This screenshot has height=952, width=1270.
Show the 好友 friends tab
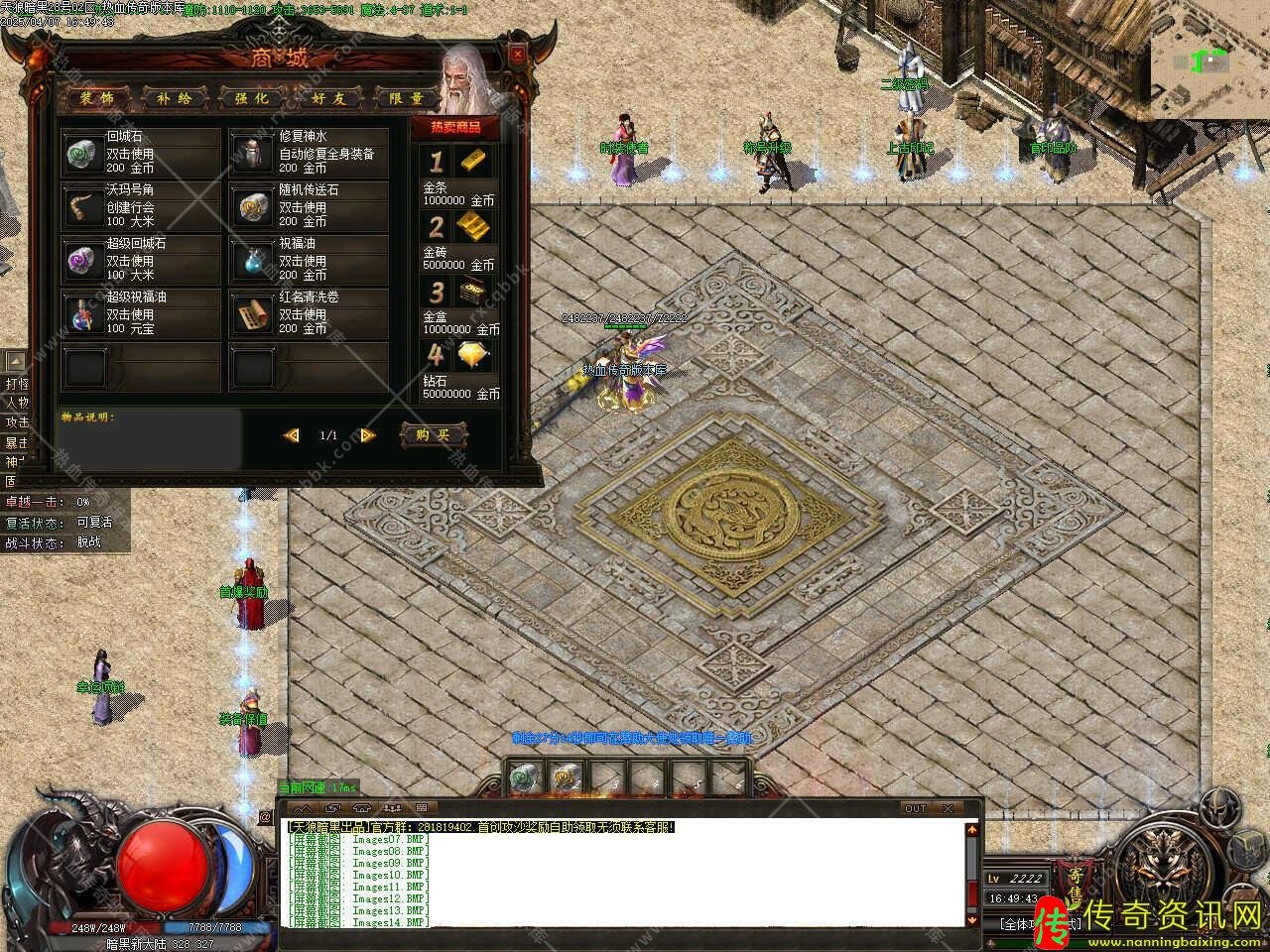click(328, 98)
